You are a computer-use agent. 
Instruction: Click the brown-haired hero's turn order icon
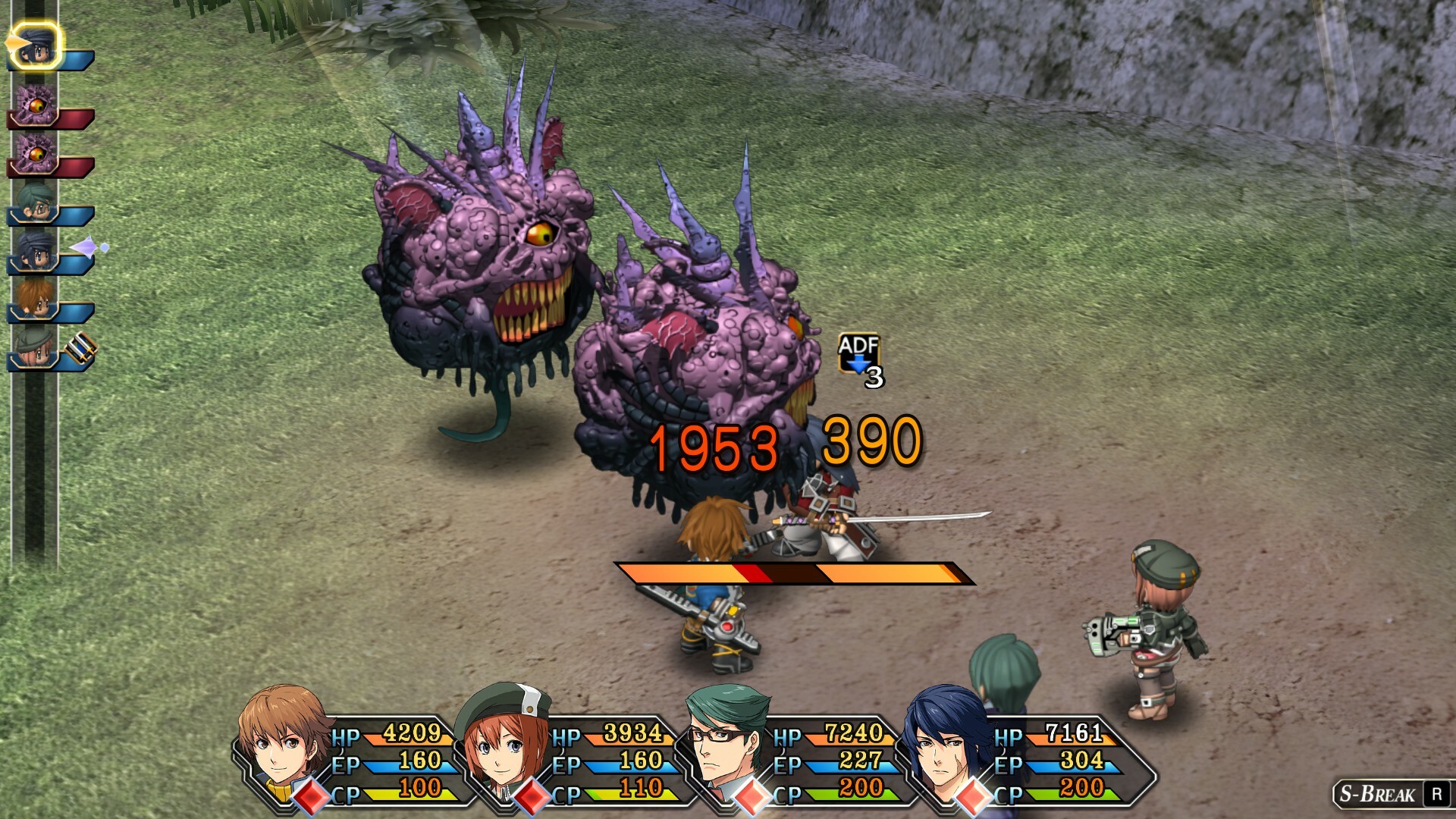(36, 299)
